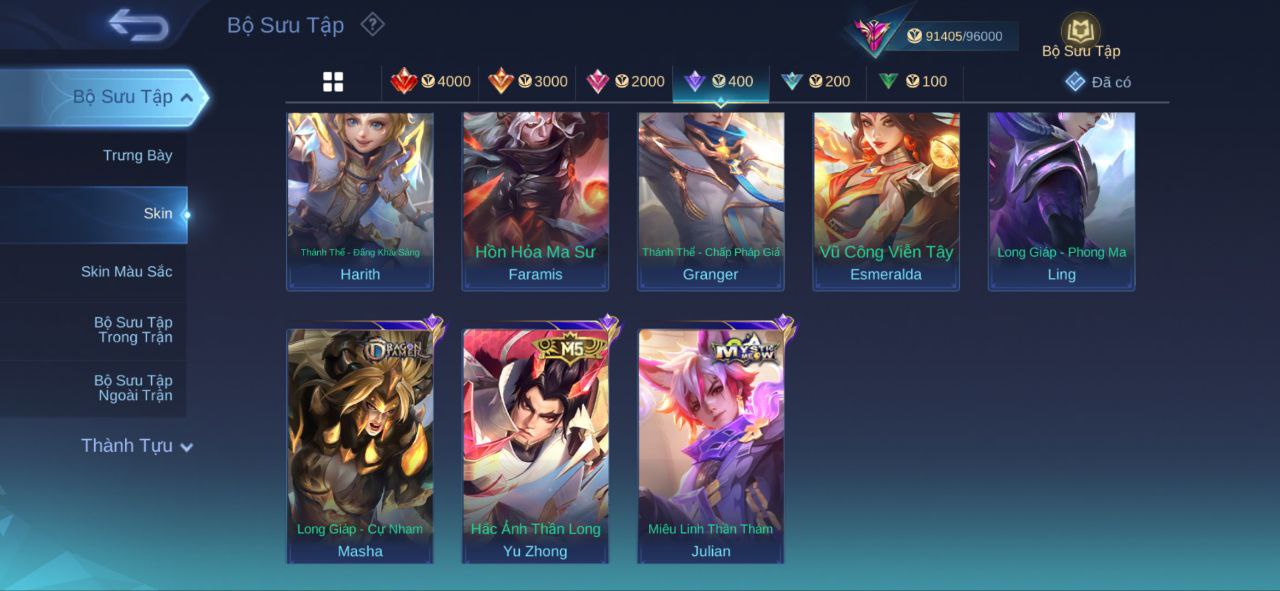Show all skins with grid filter
The width and height of the screenshot is (1280, 591).
click(x=333, y=82)
